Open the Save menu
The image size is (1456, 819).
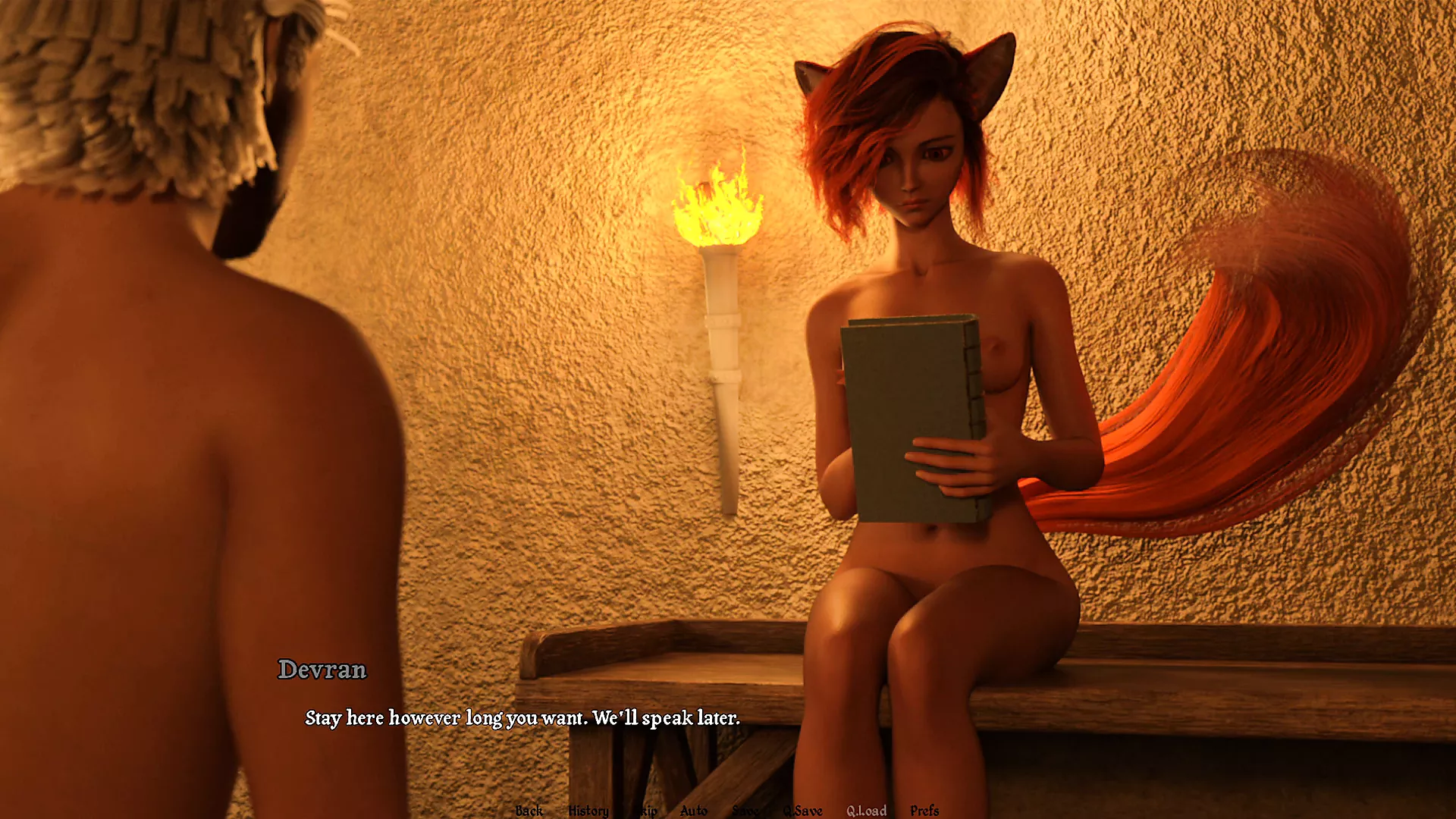745,810
